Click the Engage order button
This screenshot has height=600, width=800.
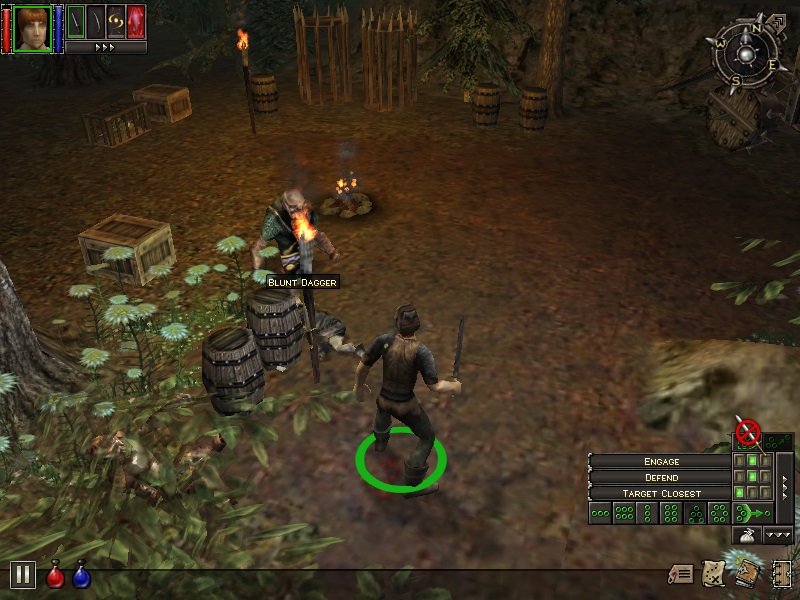[661, 462]
